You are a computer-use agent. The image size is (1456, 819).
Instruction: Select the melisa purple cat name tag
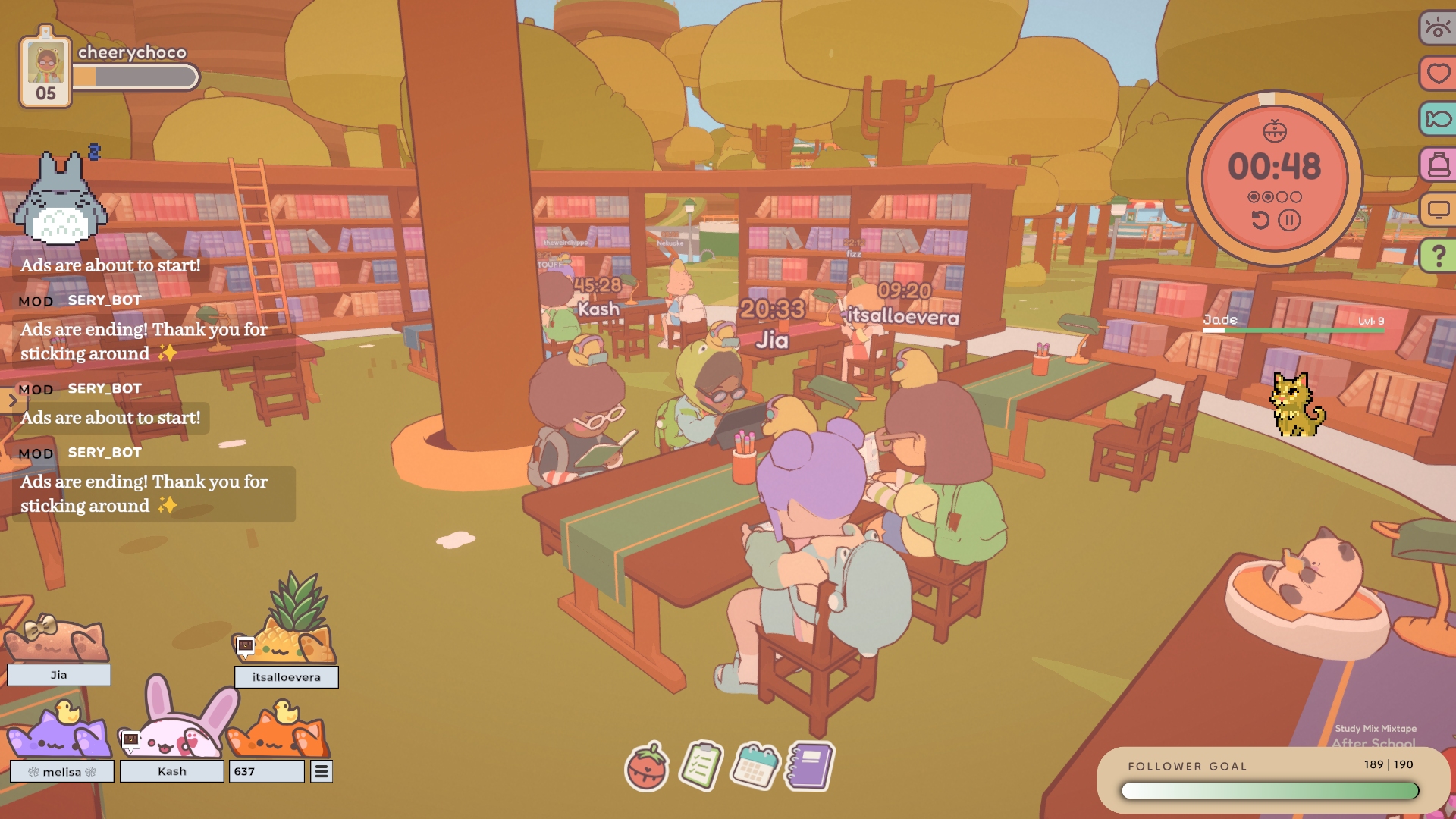[x=62, y=772]
